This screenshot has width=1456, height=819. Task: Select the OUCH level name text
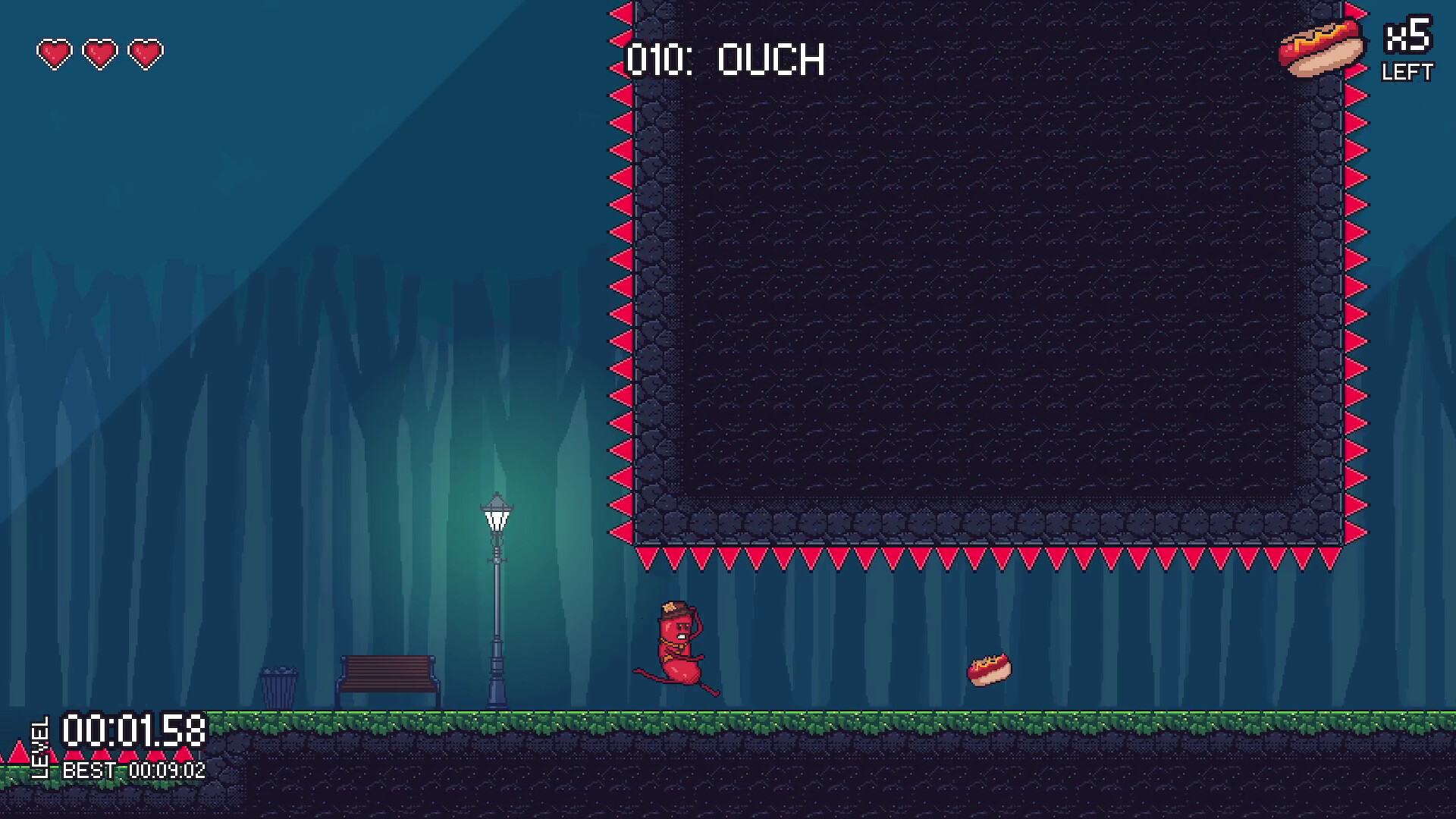point(773,59)
